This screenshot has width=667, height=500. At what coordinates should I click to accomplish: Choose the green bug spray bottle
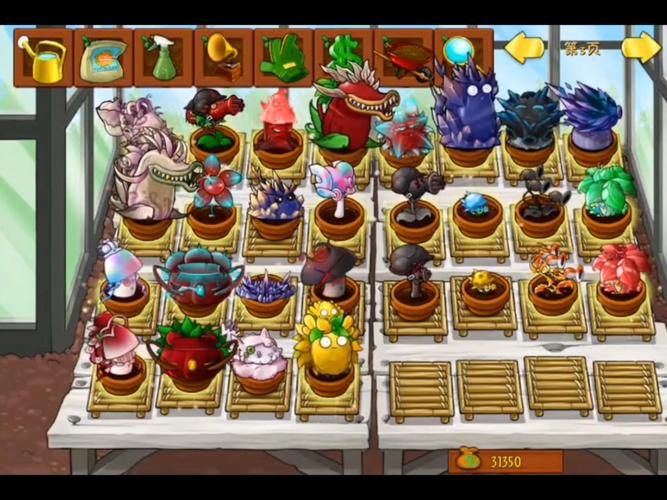pos(163,58)
